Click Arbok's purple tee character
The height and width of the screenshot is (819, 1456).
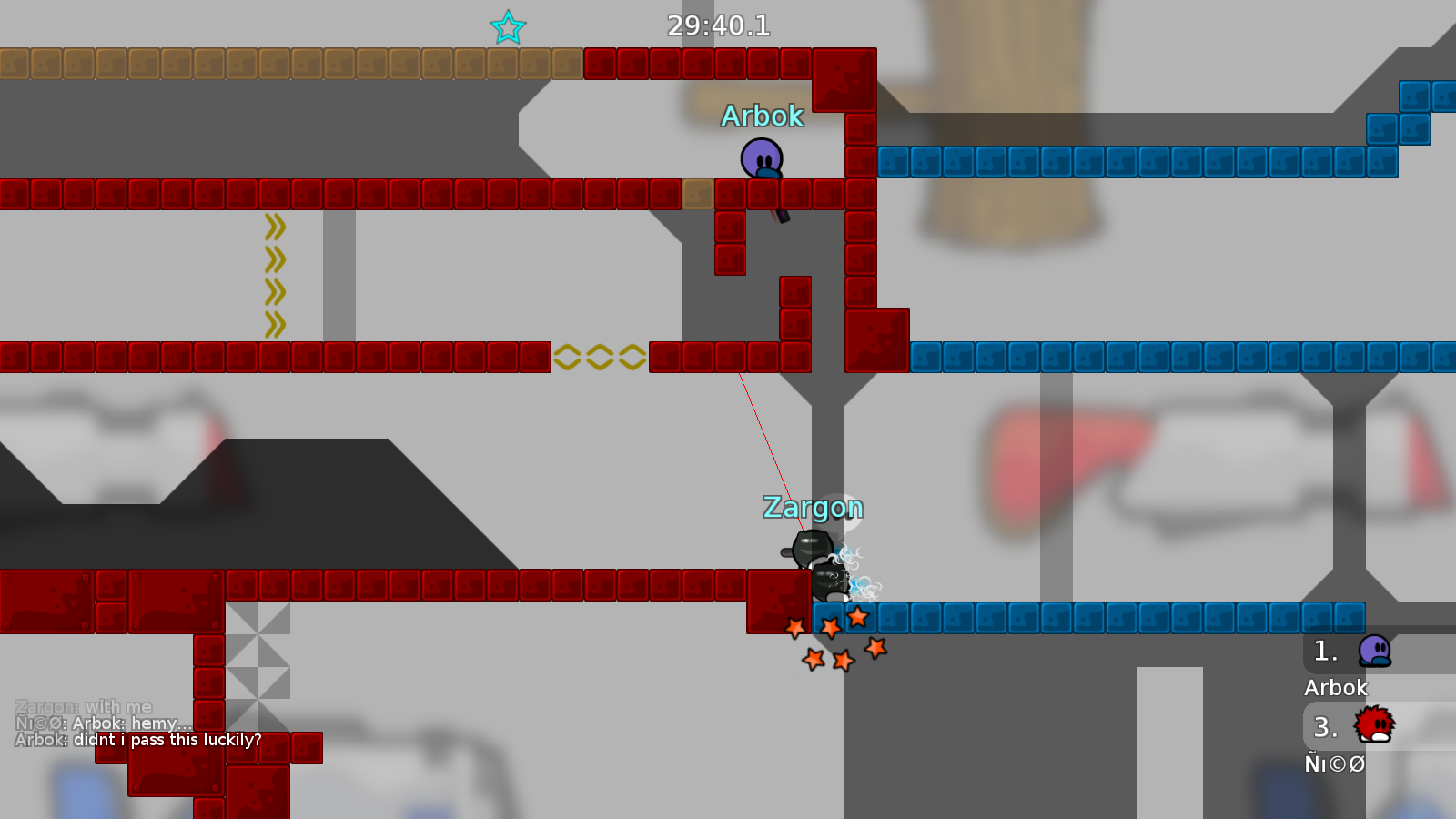[763, 157]
